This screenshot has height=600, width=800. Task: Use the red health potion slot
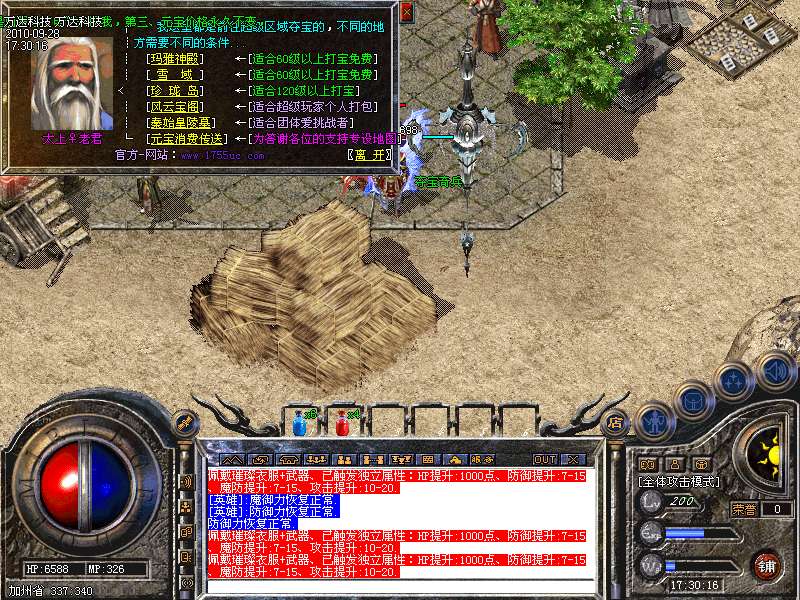(342, 424)
